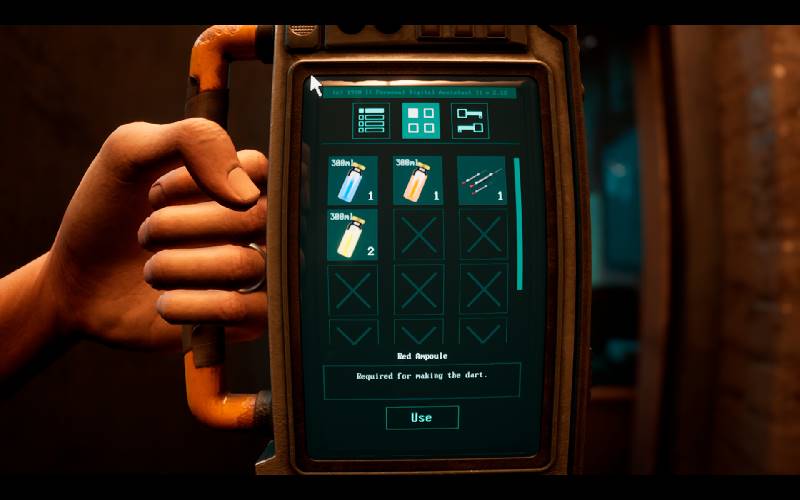The width and height of the screenshot is (800, 500).
Task: Switch to the keys tab
Action: (470, 121)
